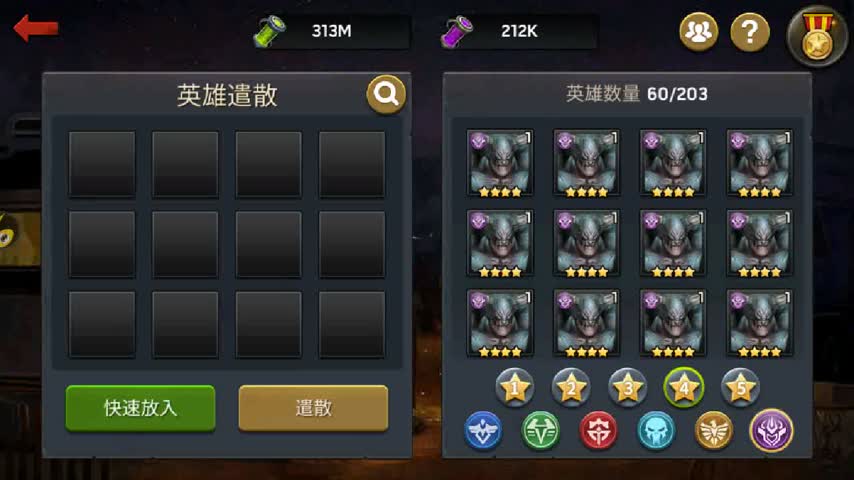Select the blue winged faction filter

[x=484, y=431]
